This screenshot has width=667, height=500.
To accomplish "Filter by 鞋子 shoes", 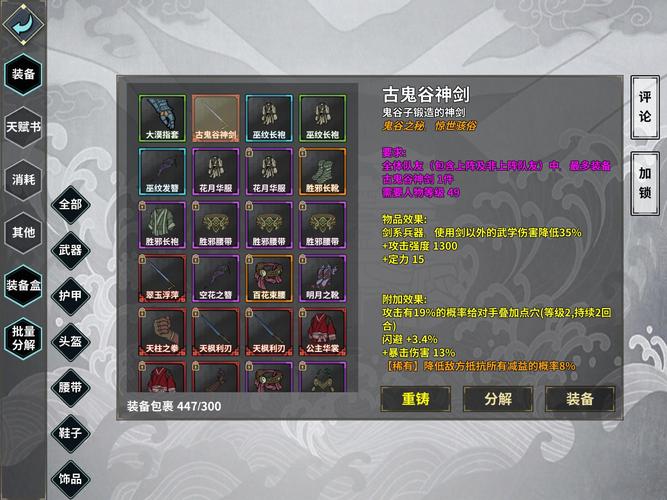I will click(70, 433).
